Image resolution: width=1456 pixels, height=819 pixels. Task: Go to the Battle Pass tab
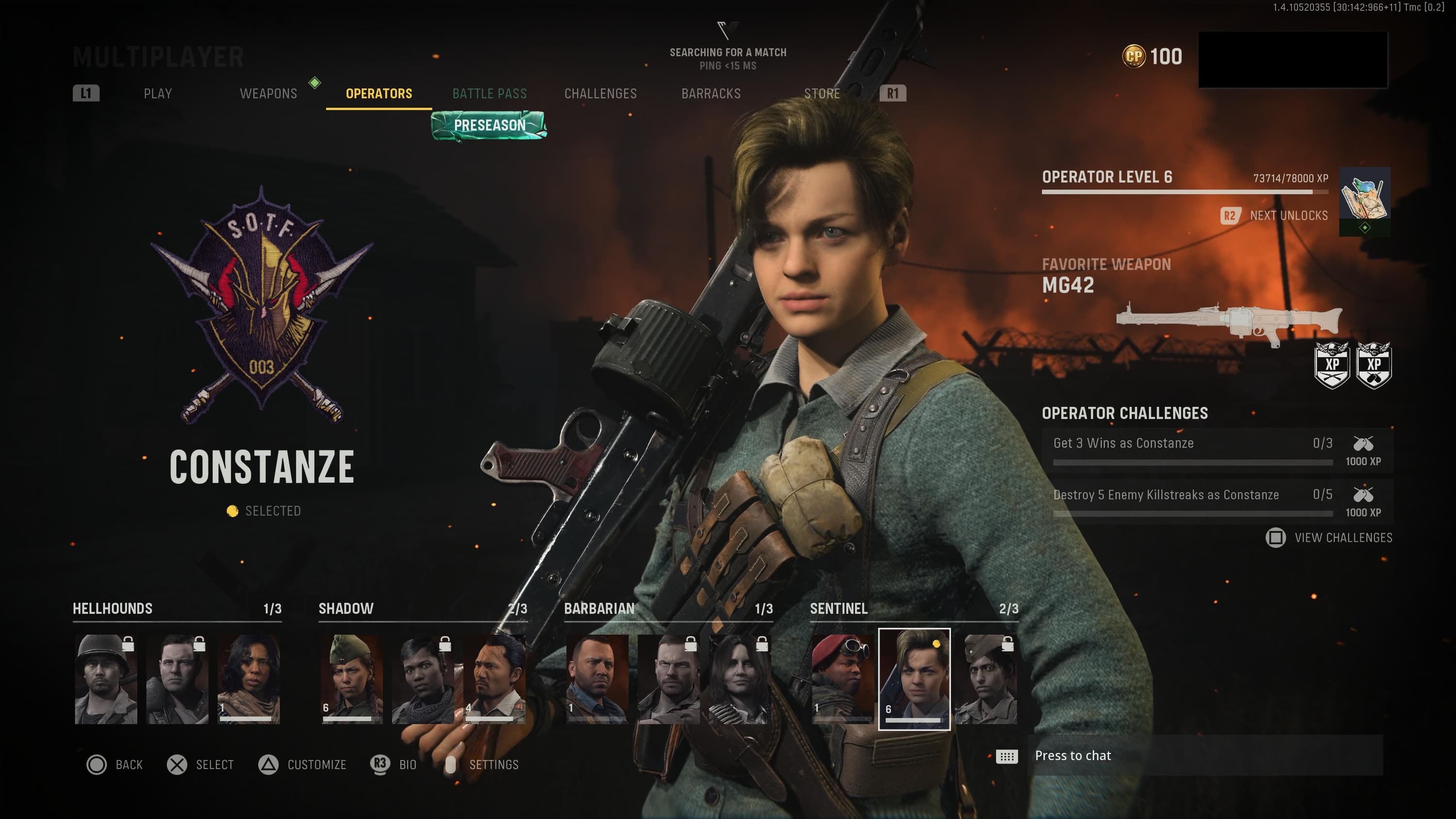[x=490, y=93]
